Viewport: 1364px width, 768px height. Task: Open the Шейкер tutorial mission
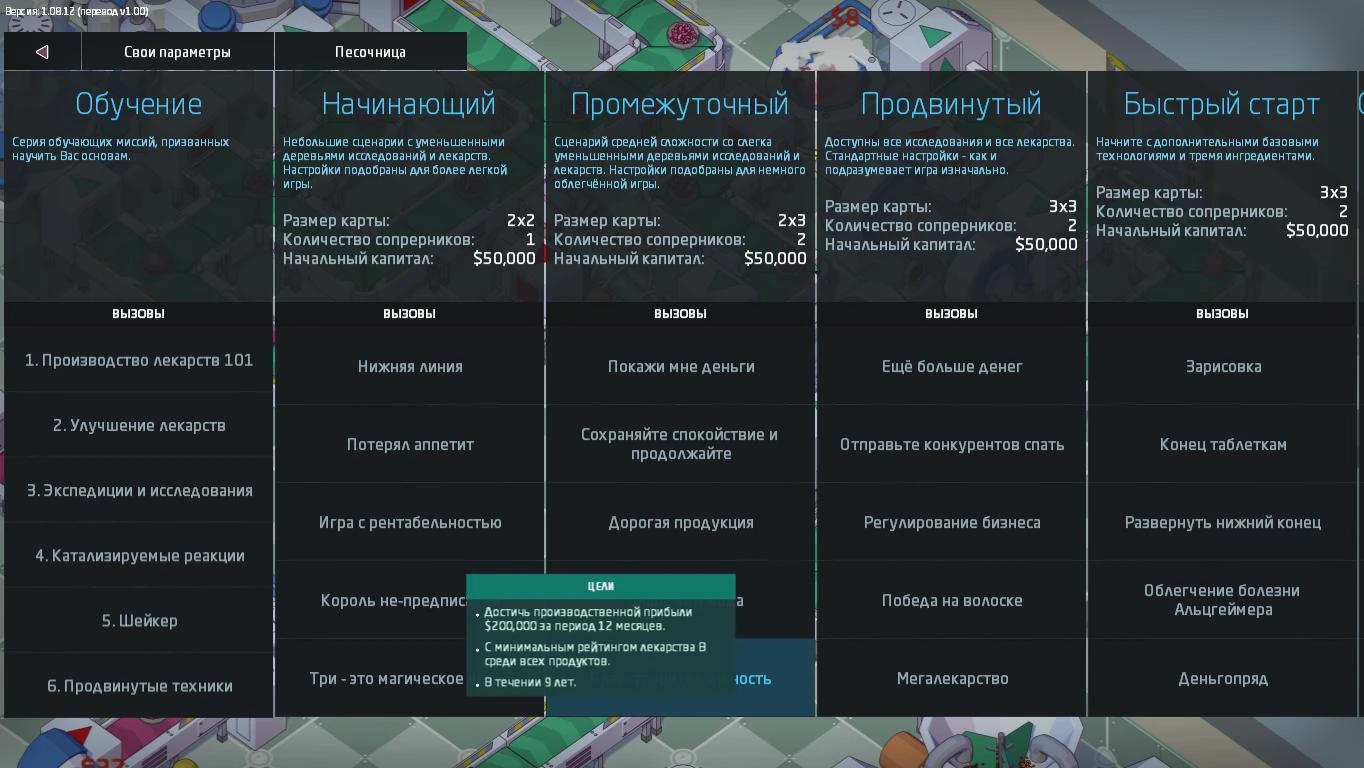(139, 620)
